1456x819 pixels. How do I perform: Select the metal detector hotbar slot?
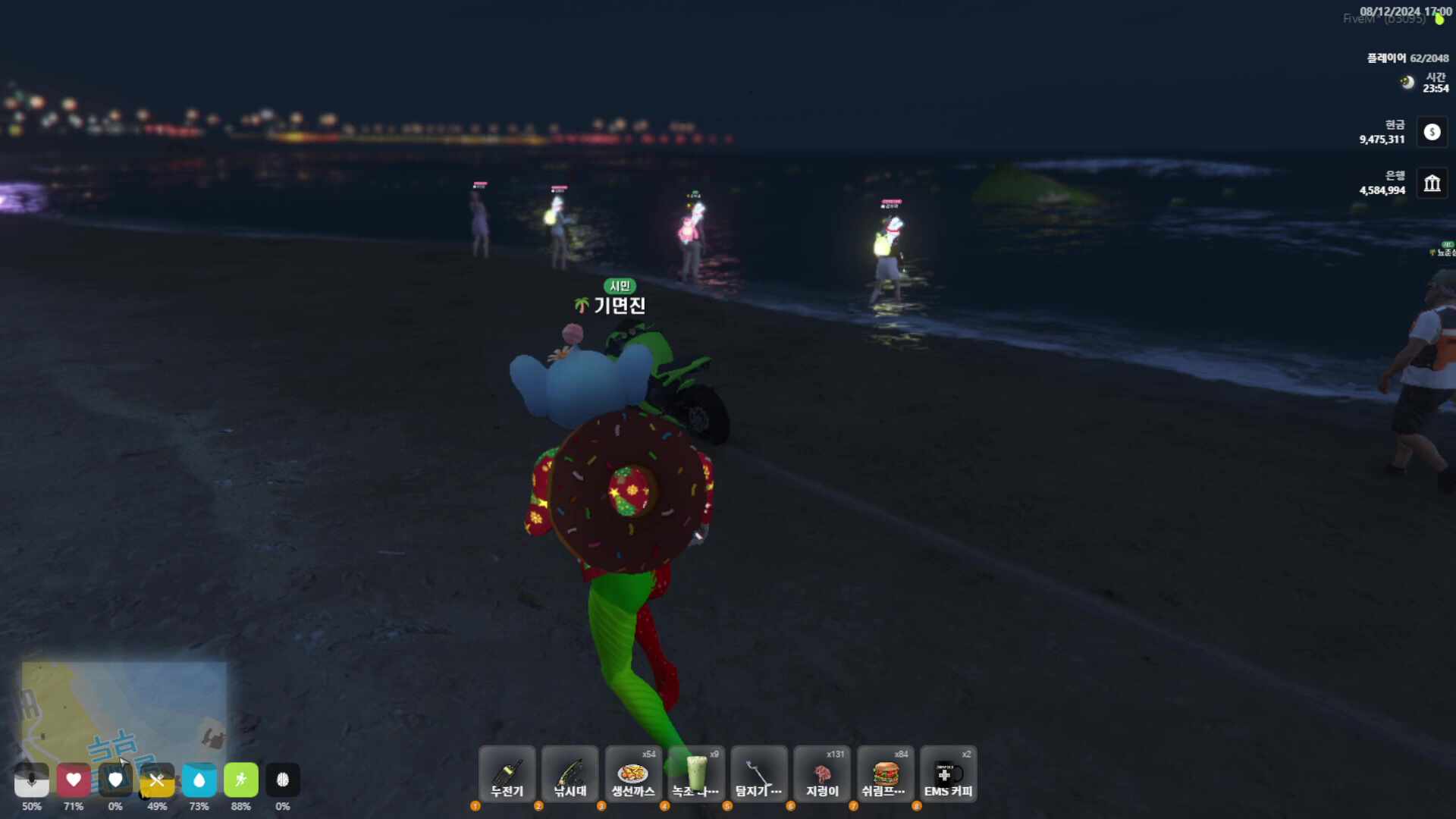(759, 774)
